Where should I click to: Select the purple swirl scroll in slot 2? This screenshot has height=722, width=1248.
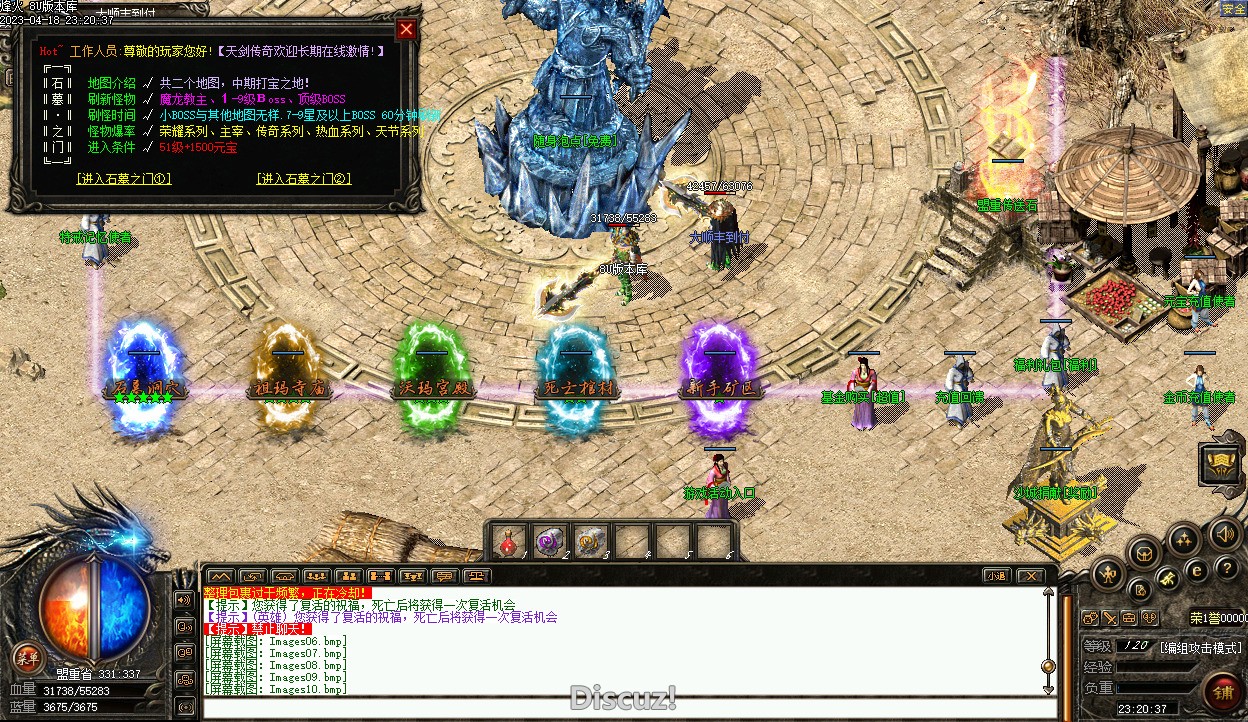549,542
